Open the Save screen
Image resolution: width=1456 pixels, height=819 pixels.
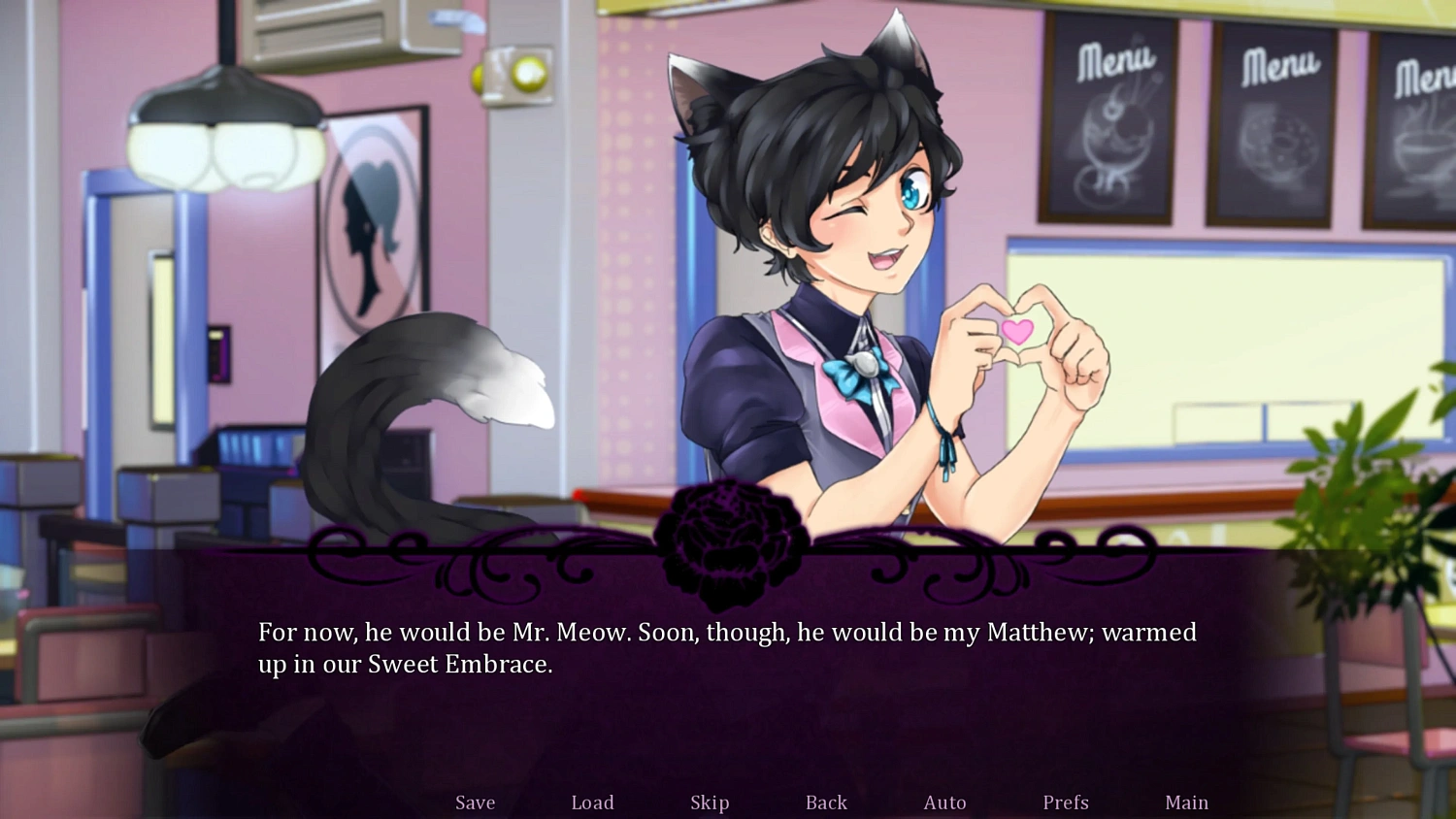coord(475,803)
